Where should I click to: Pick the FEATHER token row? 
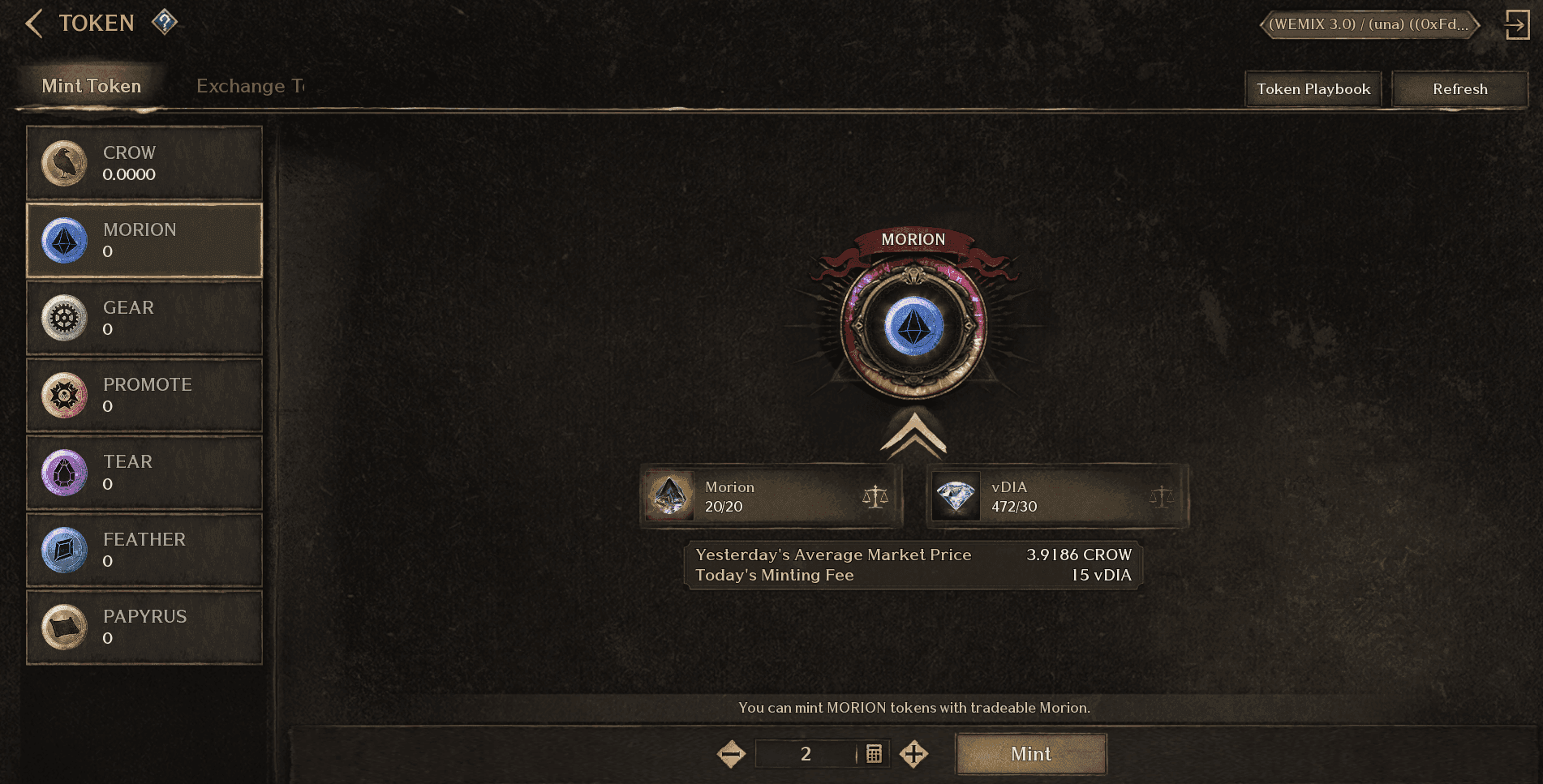click(x=144, y=550)
